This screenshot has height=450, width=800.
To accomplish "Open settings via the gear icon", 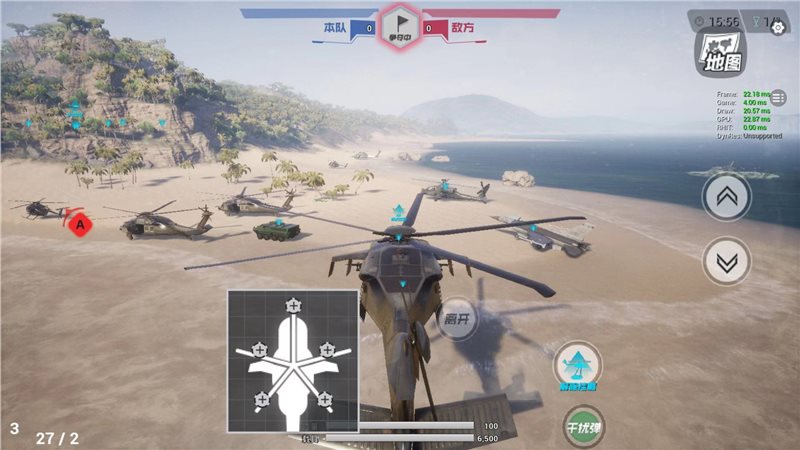I will coord(778,29).
